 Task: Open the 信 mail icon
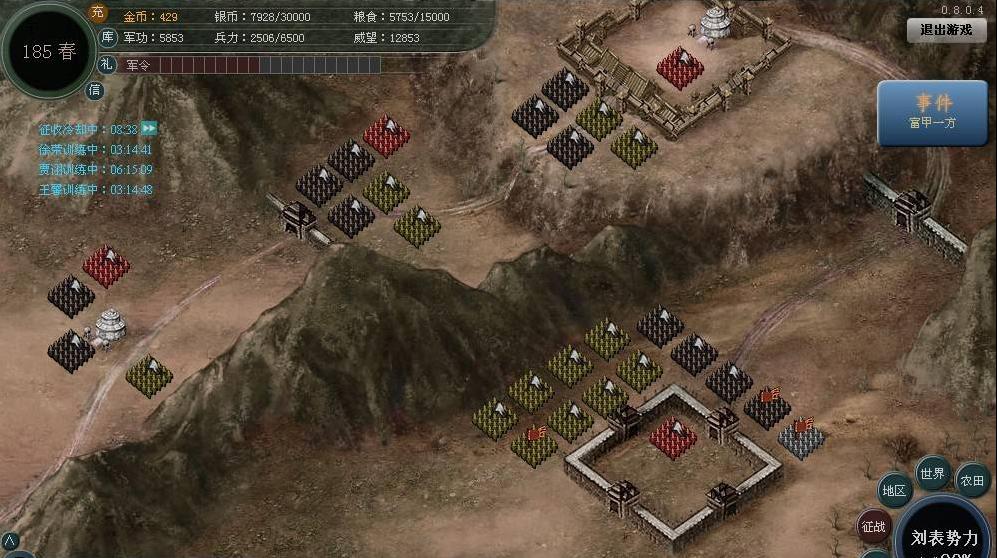[95, 90]
